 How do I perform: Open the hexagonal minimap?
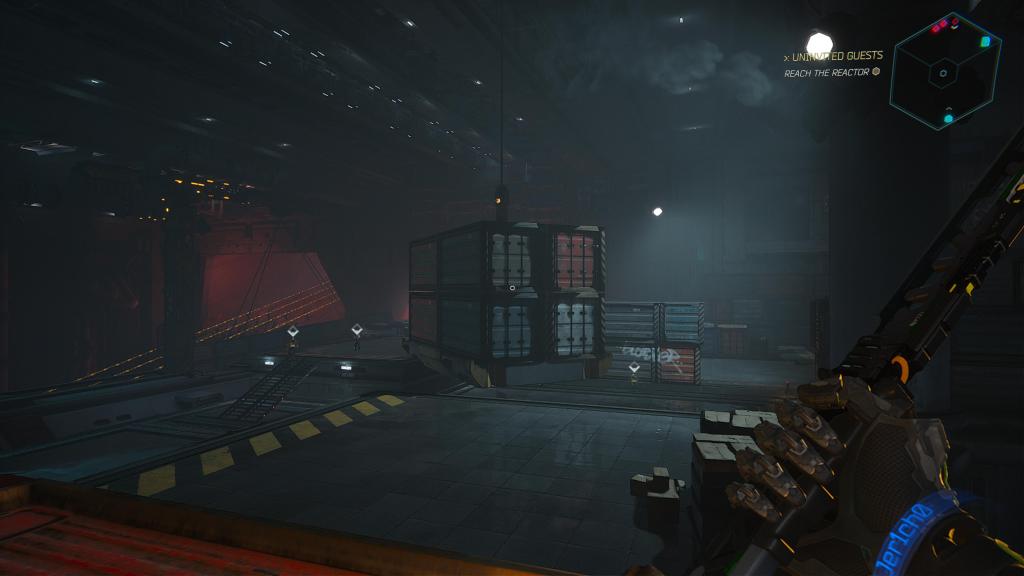click(x=945, y=72)
